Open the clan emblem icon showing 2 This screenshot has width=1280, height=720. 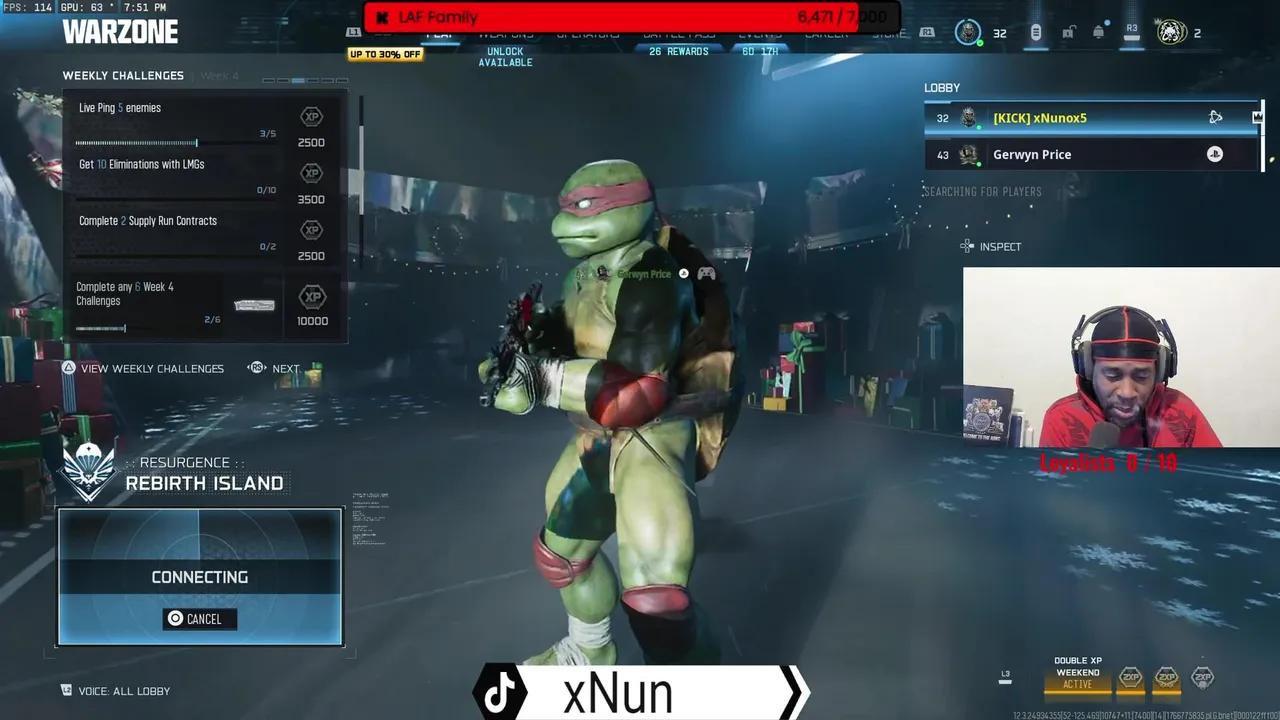1172,32
